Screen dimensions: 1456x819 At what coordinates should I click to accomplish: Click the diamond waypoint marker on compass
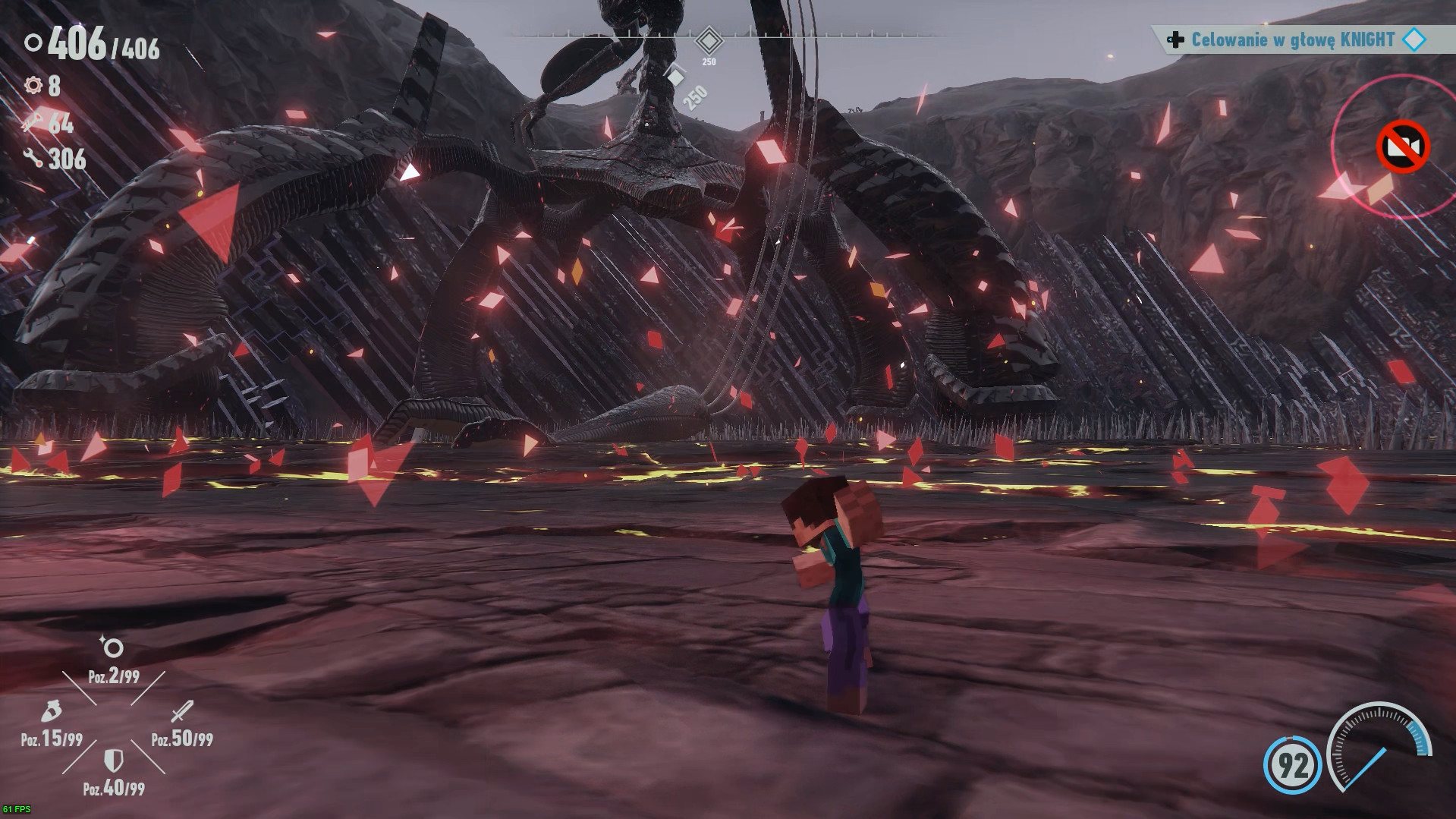[709, 39]
